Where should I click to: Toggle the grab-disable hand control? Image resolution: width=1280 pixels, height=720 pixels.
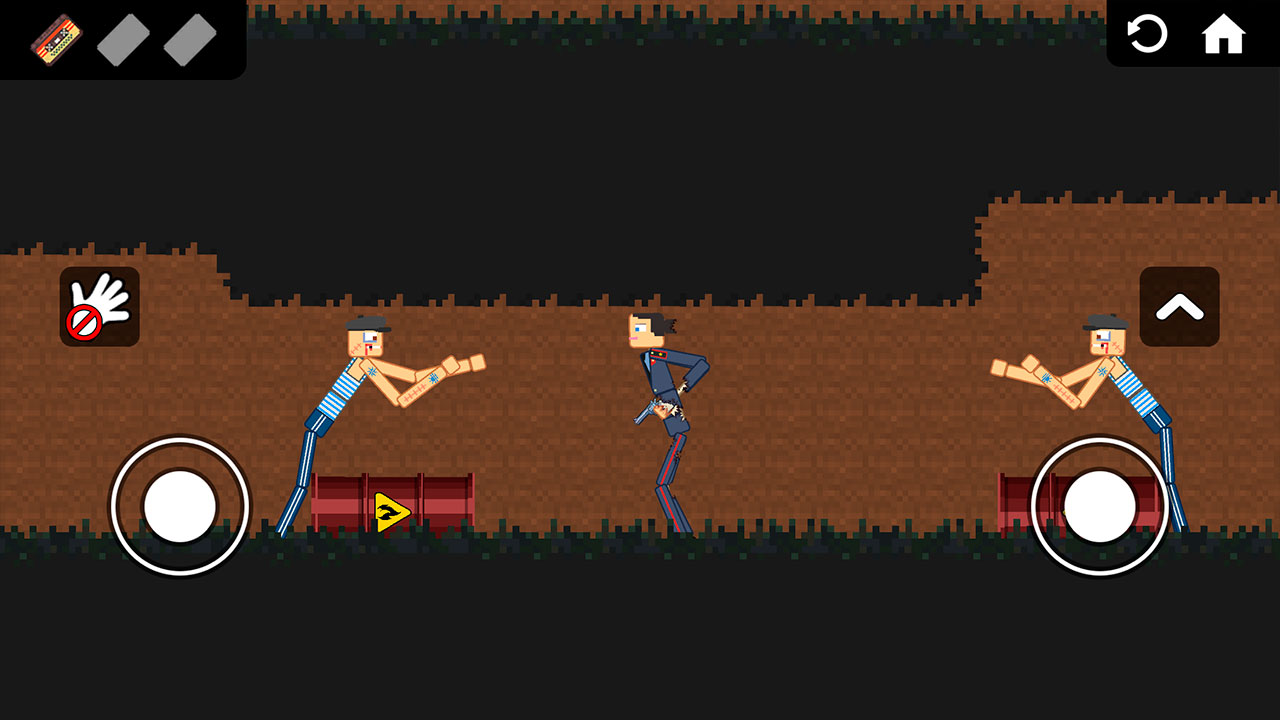click(x=99, y=307)
